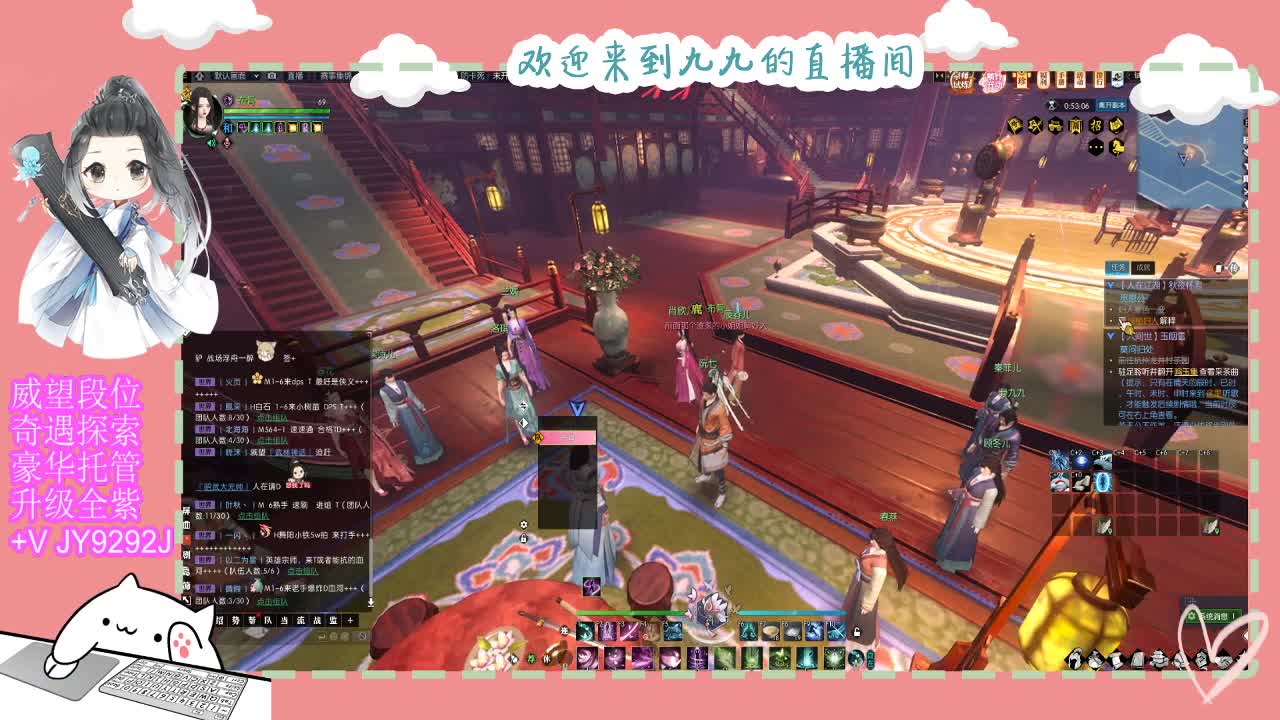Open the 默认画面 dropdown

[x=233, y=76]
